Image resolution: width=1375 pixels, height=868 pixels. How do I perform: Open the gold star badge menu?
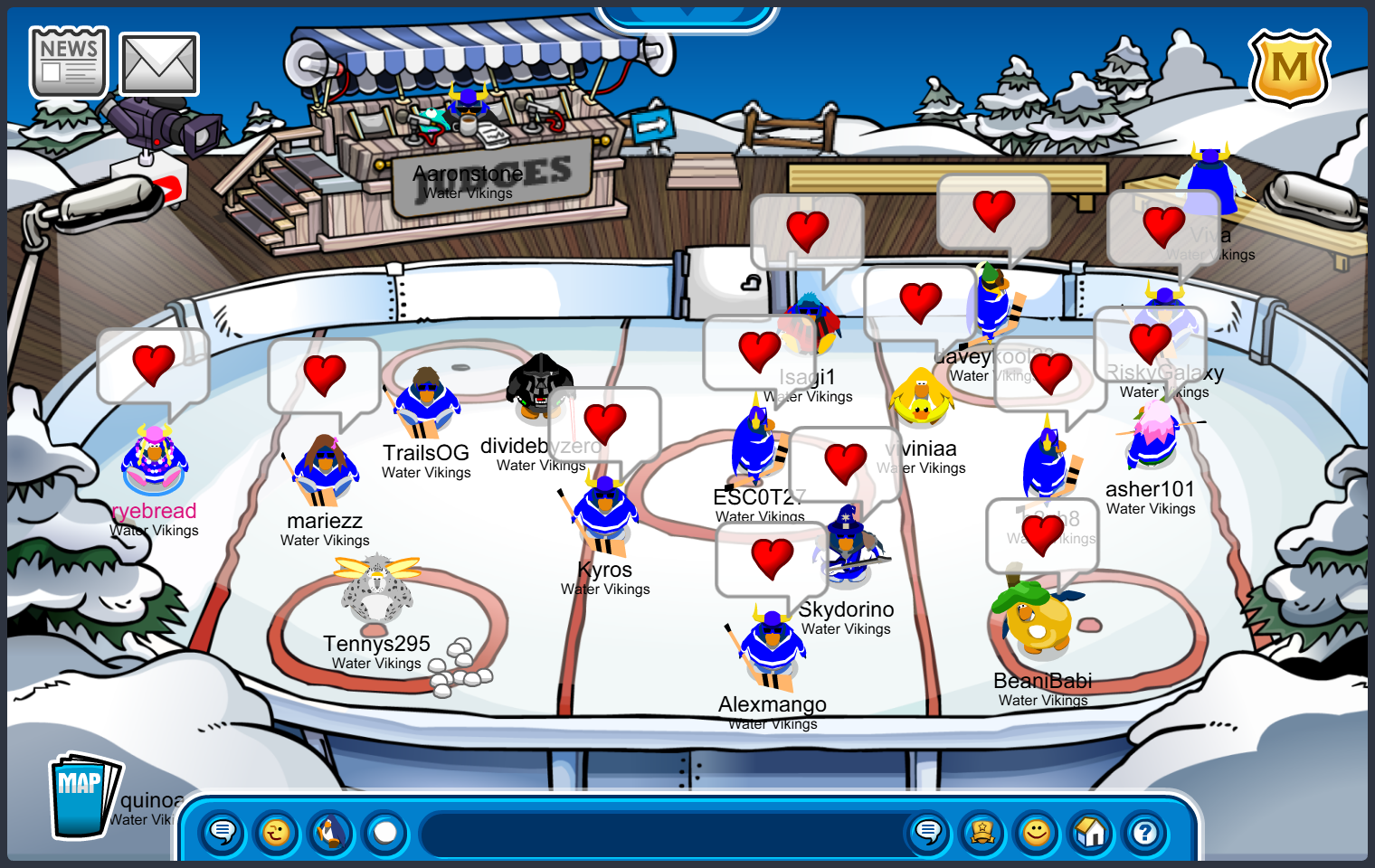982,832
